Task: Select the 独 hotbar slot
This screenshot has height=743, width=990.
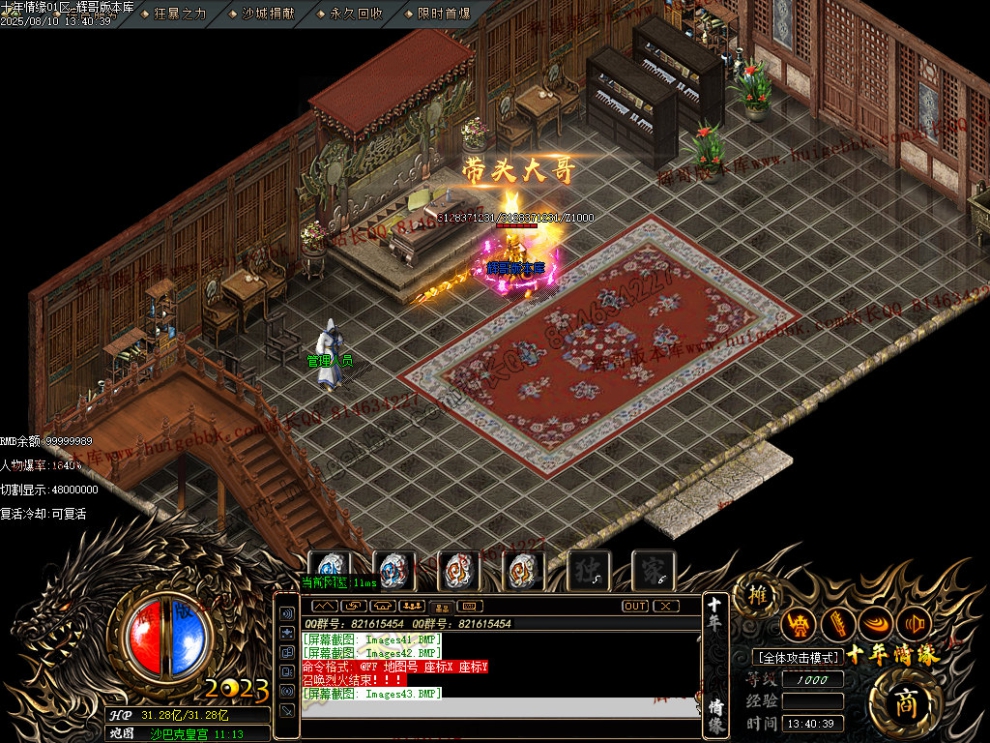Action: point(589,571)
